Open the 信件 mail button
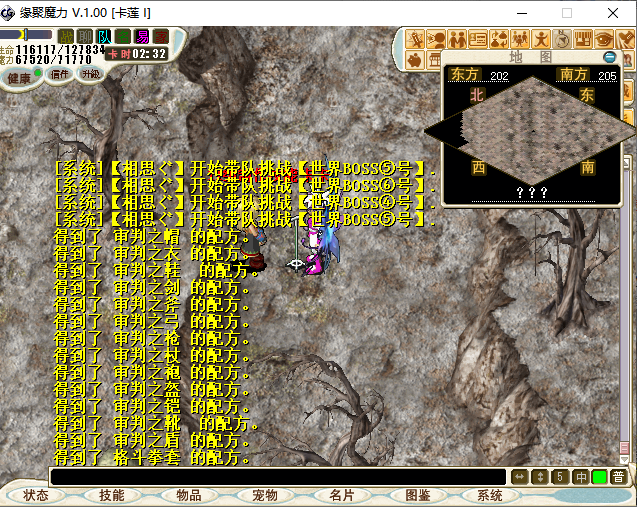The height and width of the screenshot is (507, 637). coord(59,74)
